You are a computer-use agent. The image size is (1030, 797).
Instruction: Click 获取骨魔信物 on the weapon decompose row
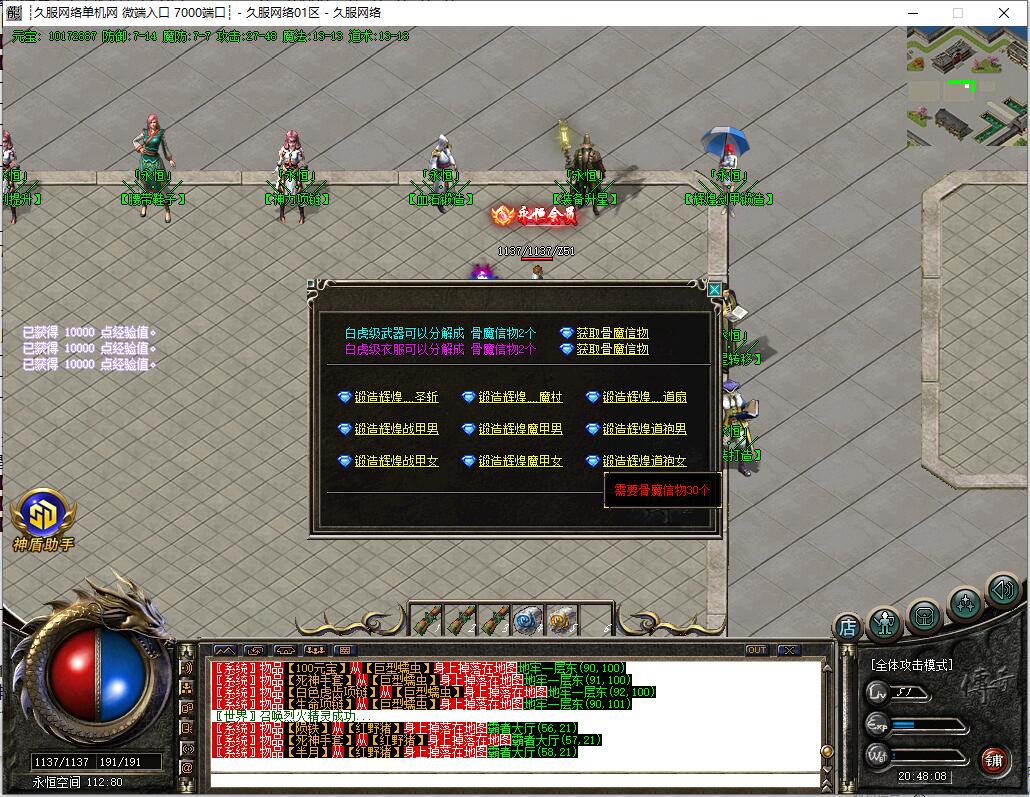point(612,333)
